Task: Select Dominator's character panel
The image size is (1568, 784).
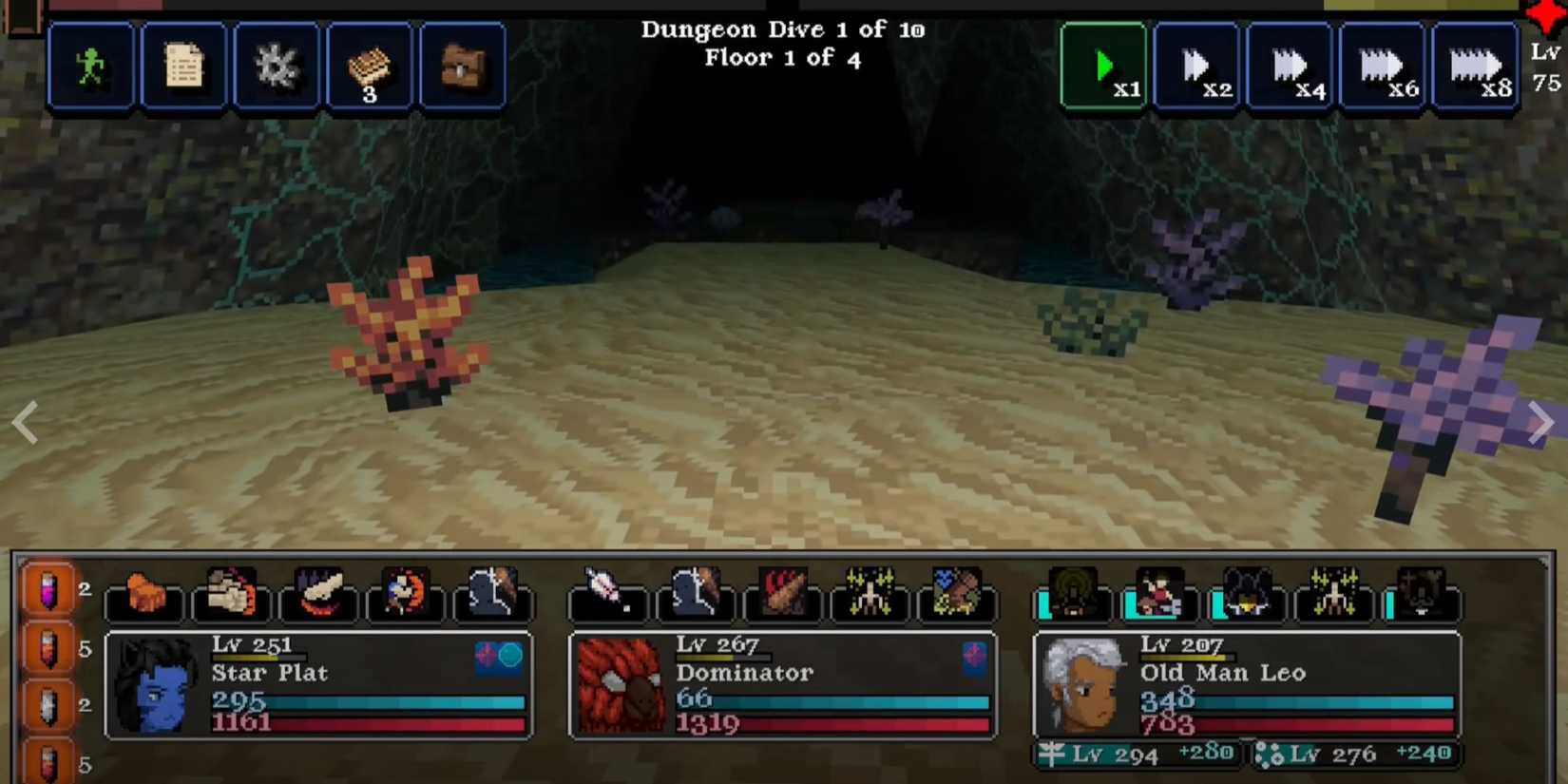Action: (782, 684)
